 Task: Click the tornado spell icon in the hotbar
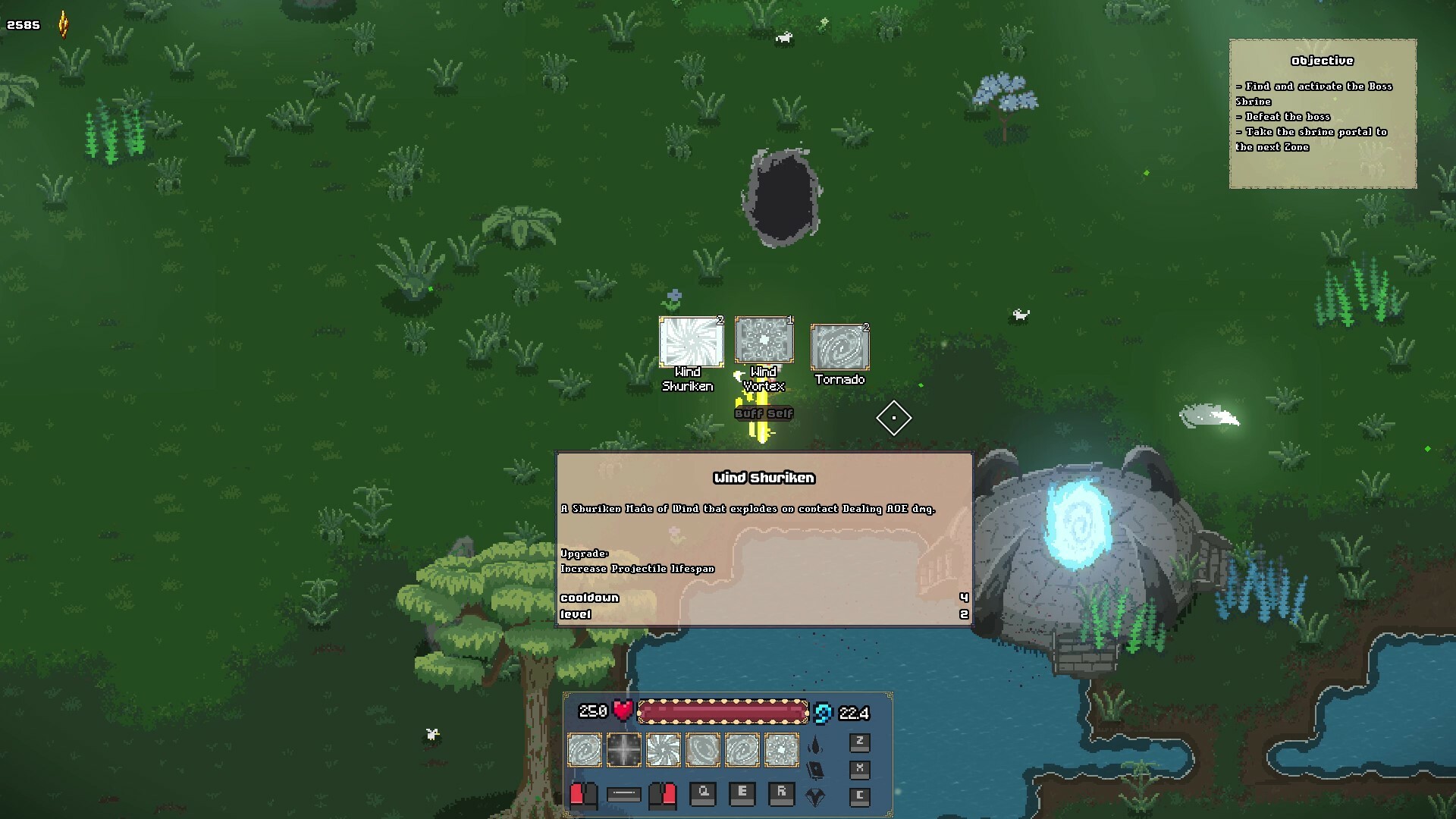coord(584,750)
